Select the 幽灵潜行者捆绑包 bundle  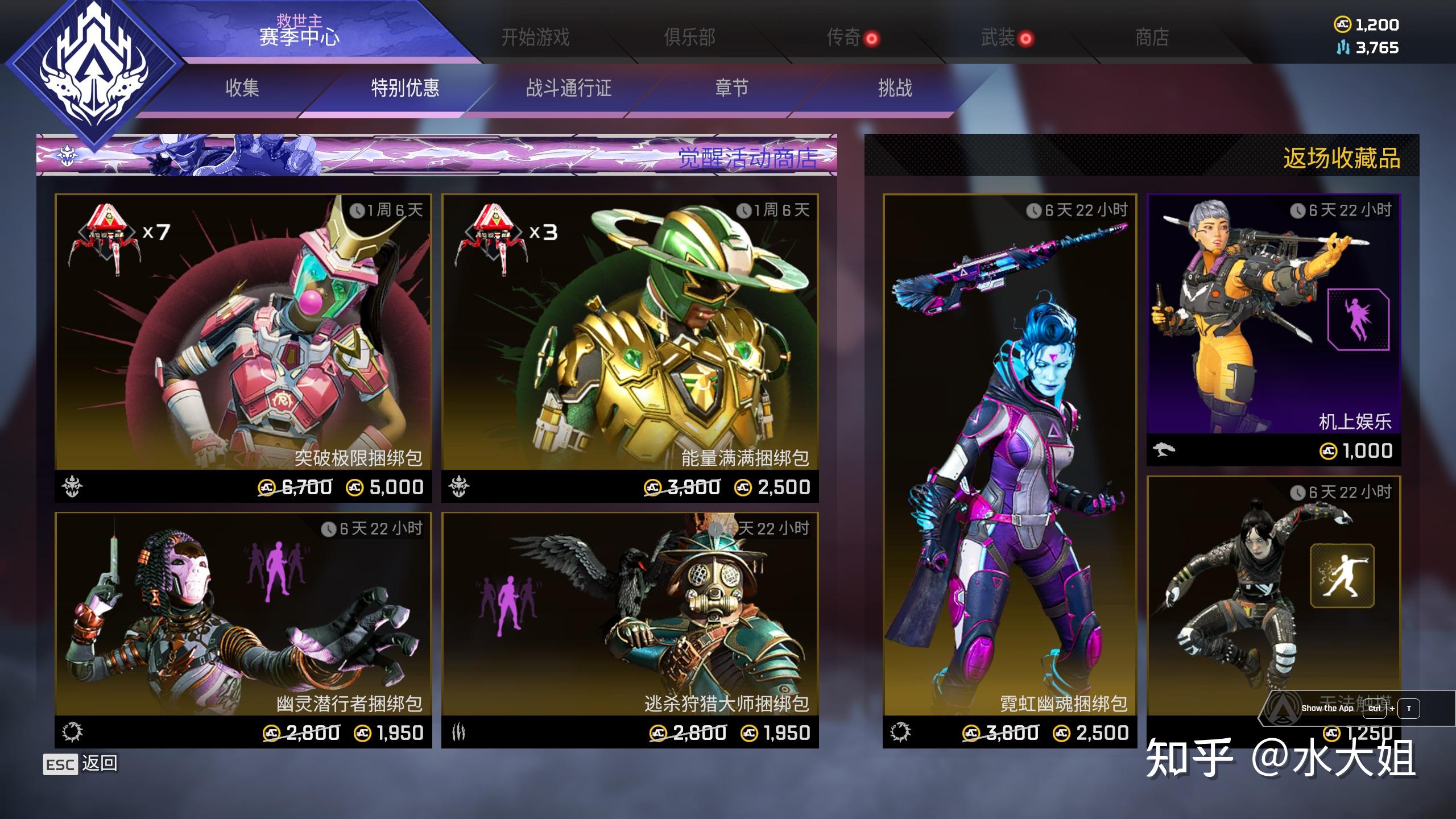pos(243,628)
